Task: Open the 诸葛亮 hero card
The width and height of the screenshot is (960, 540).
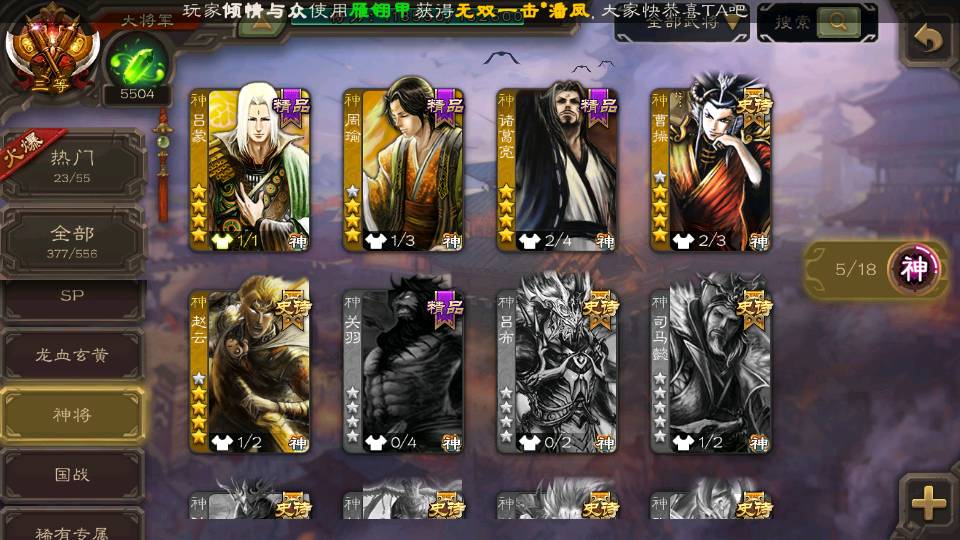Action: tap(557, 170)
